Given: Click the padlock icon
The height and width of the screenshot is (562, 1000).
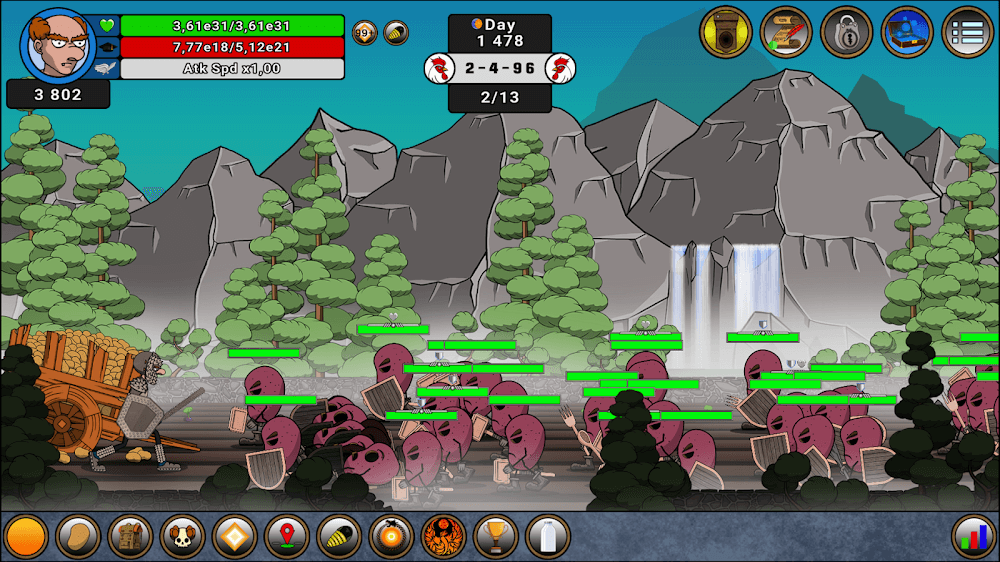Looking at the screenshot, I should (846, 32).
